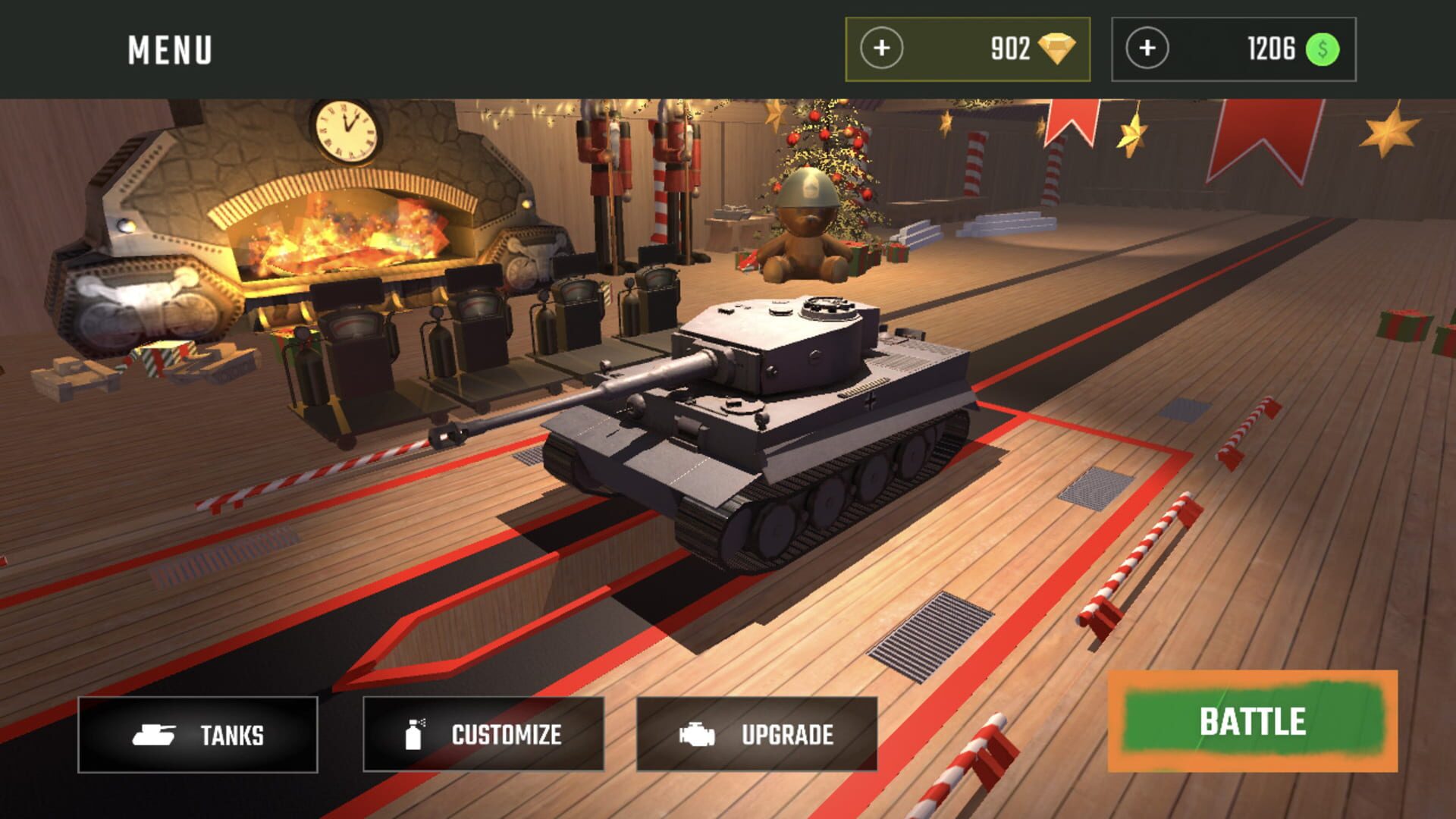Select the tank icon on the TANKS button

click(155, 734)
